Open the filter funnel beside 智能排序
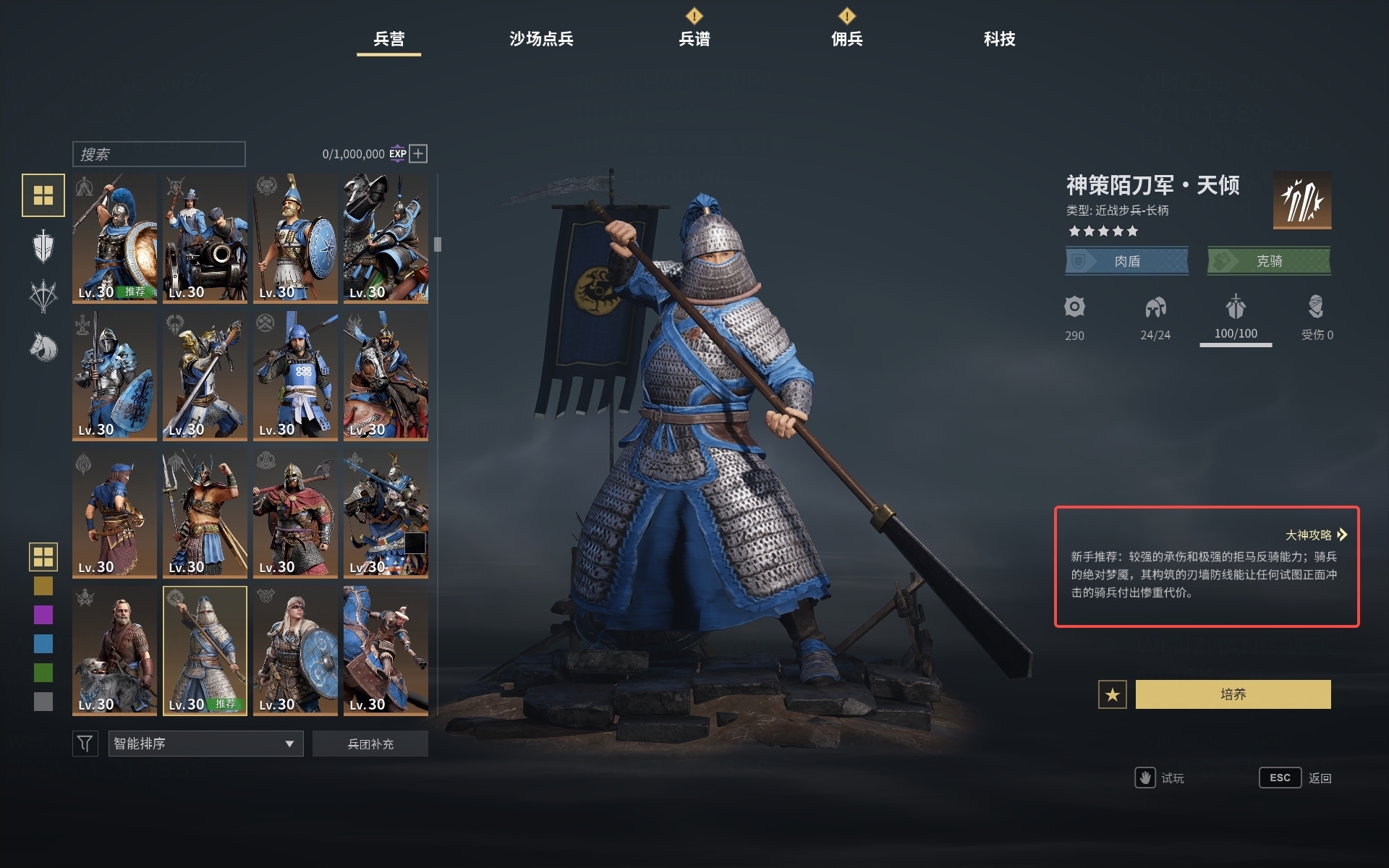 (x=85, y=743)
